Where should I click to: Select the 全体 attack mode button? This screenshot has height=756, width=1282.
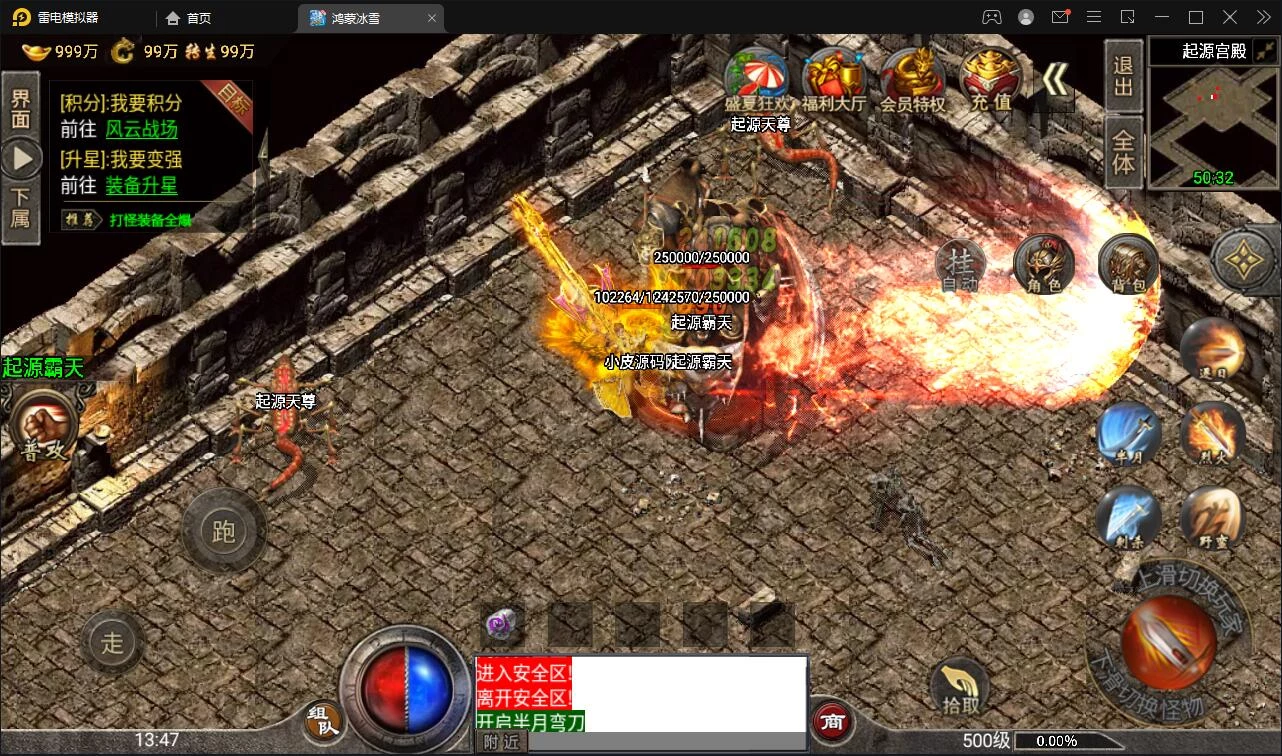1123,151
